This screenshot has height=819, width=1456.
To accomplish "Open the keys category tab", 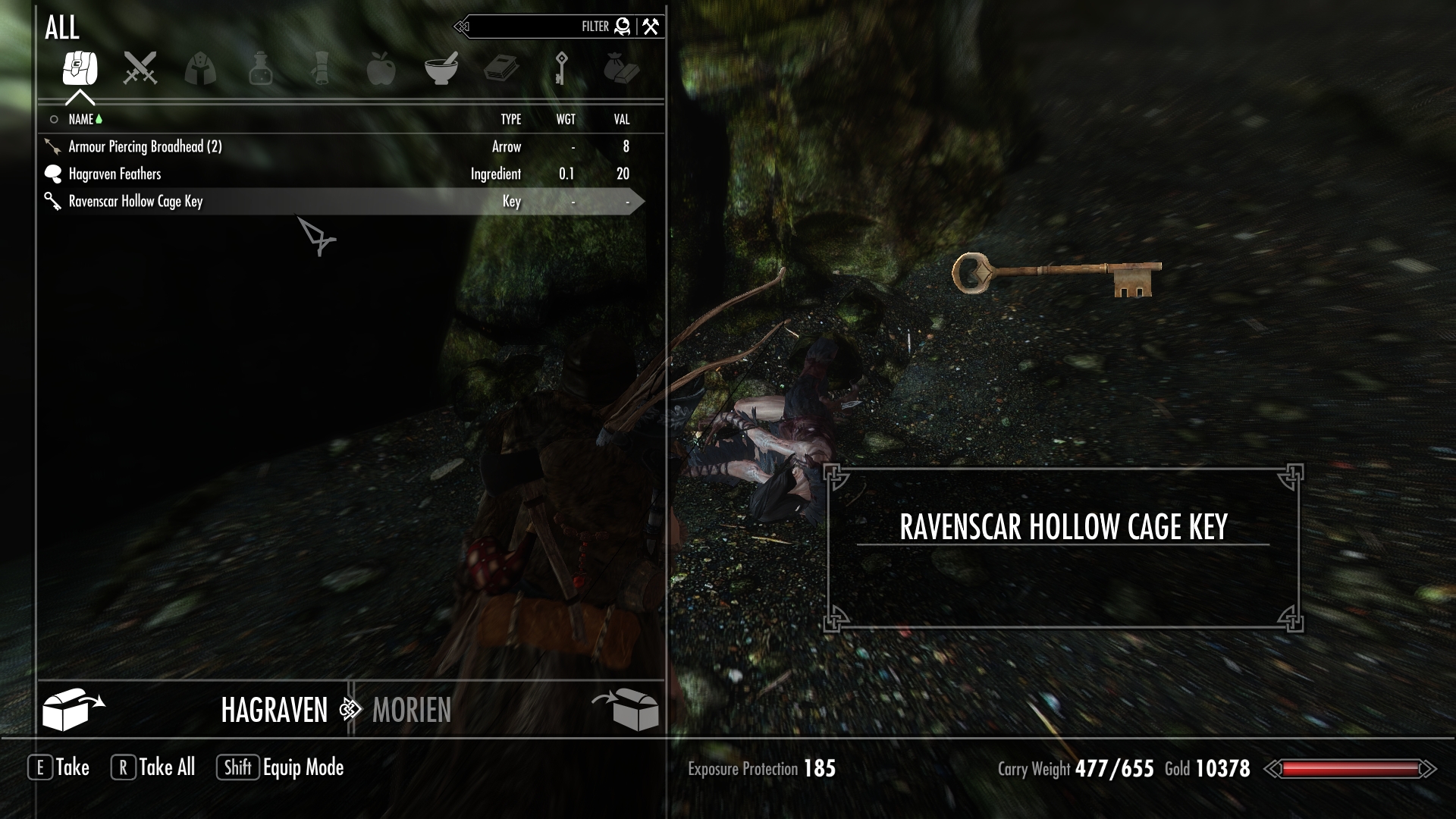I will 561,68.
